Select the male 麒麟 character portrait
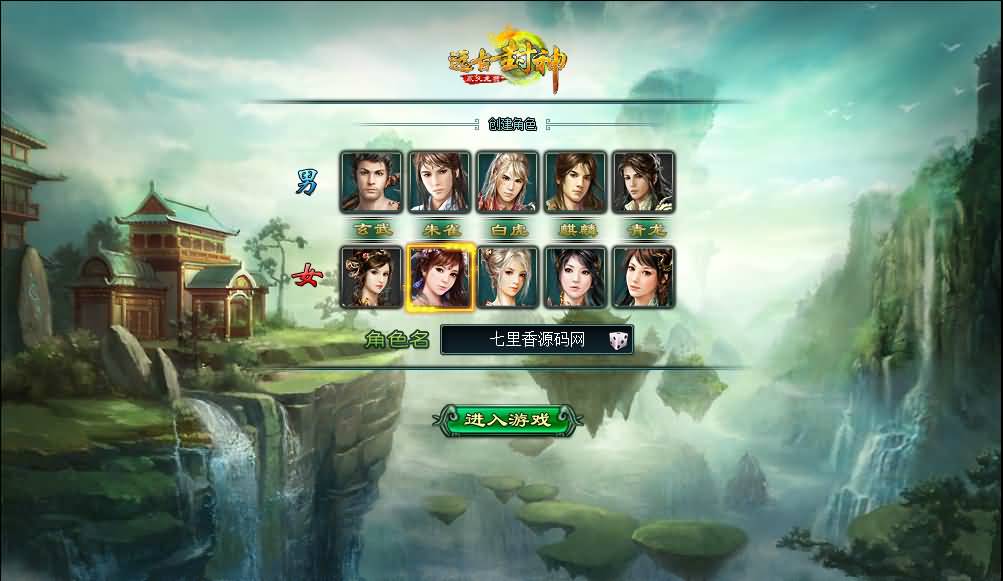 [575, 182]
